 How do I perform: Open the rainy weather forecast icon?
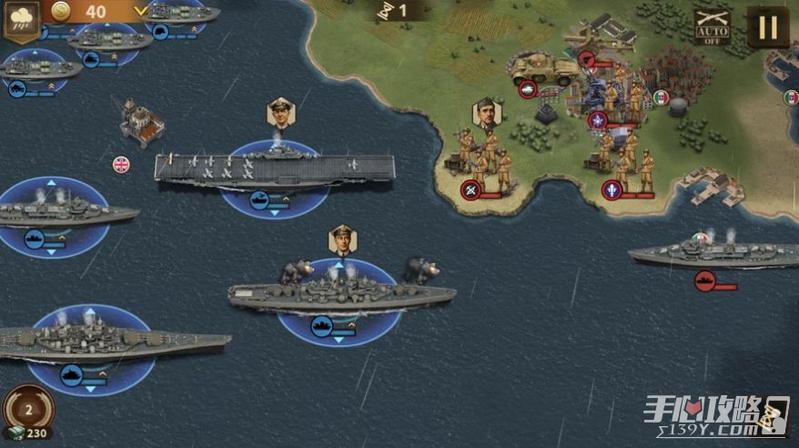tap(21, 20)
